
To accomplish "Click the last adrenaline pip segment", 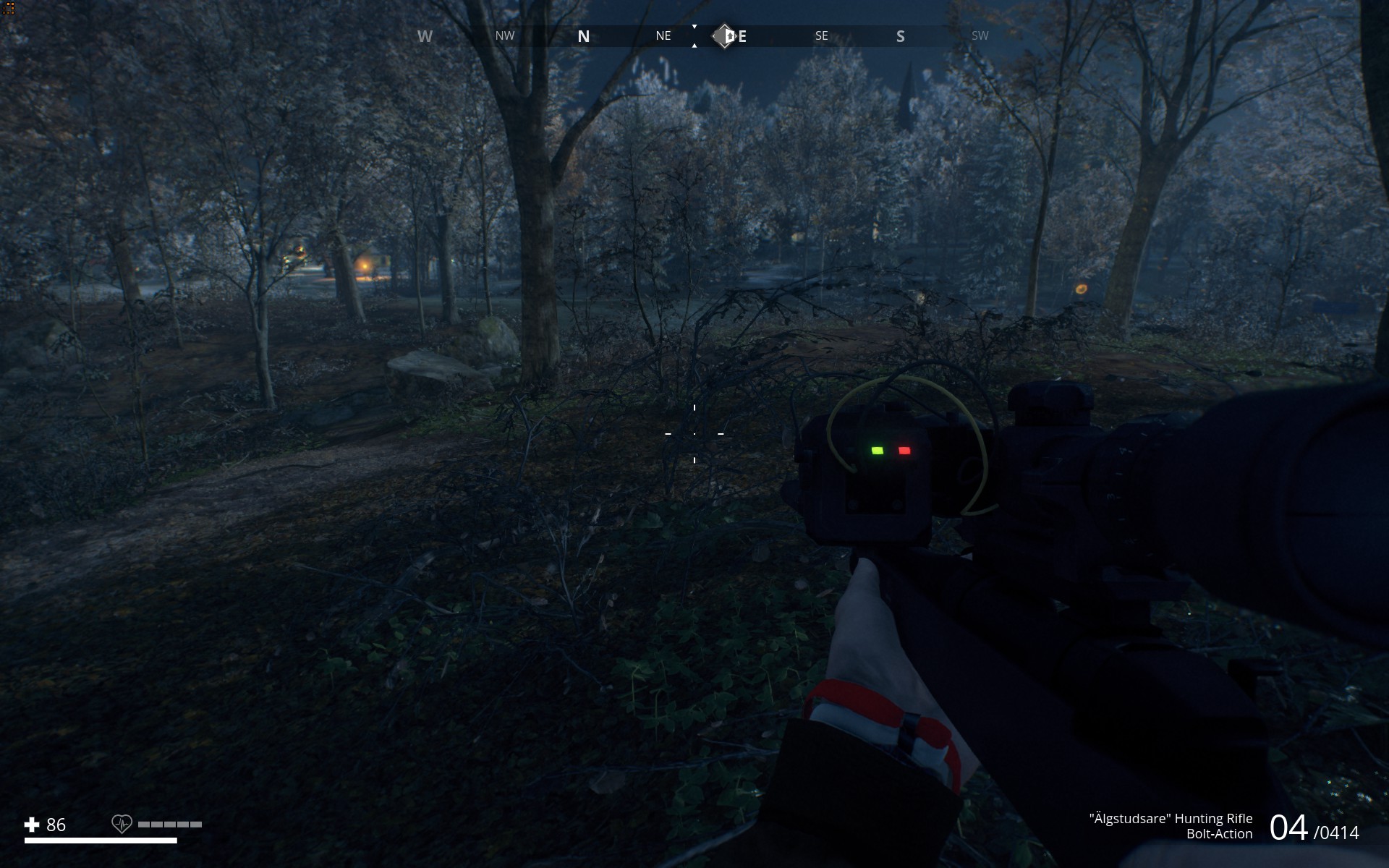I will (195, 823).
